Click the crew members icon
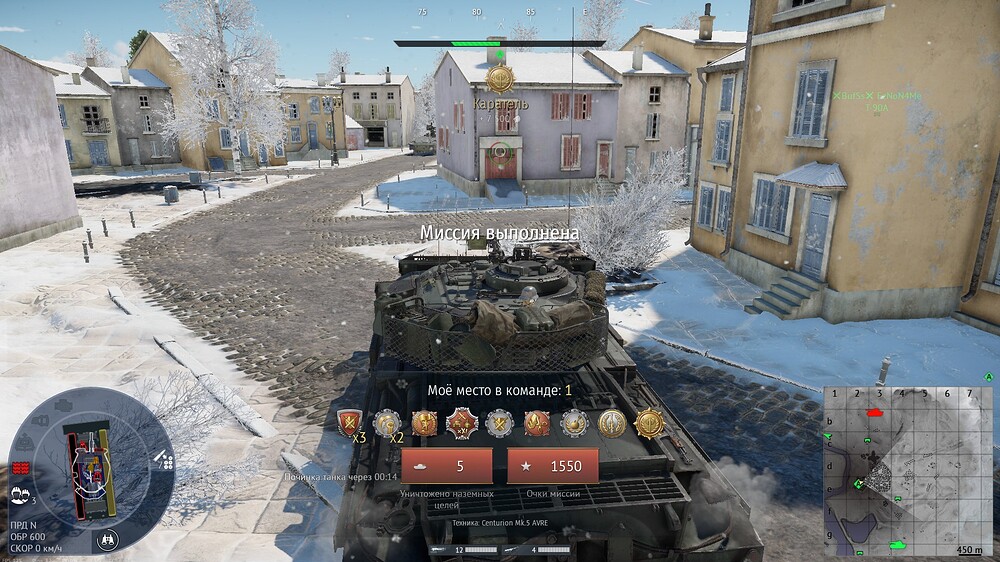1000x562 pixels. pyautogui.click(x=19, y=493)
